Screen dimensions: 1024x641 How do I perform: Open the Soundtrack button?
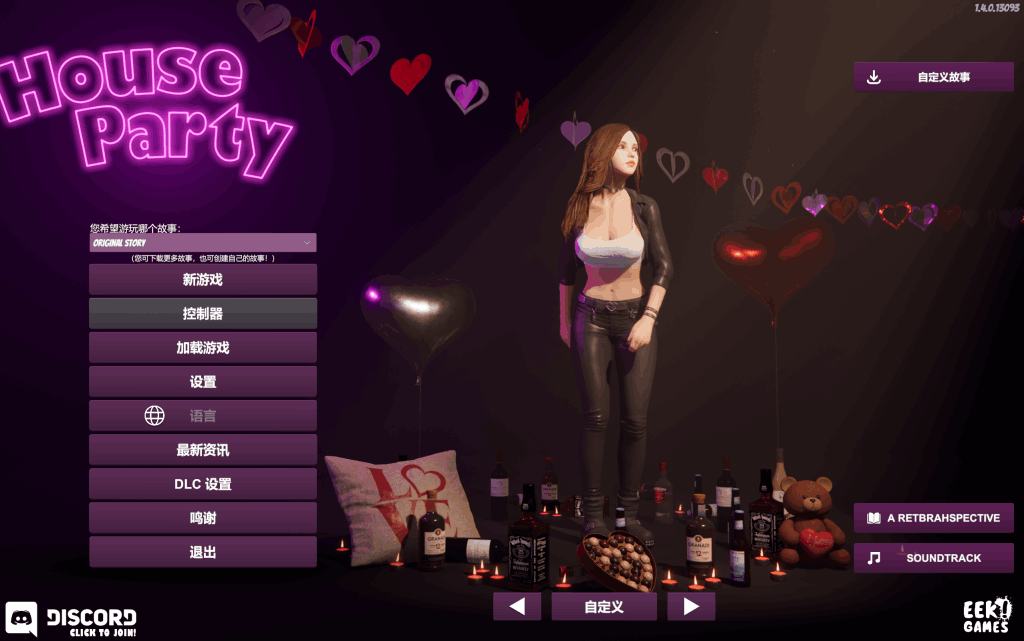click(933, 558)
